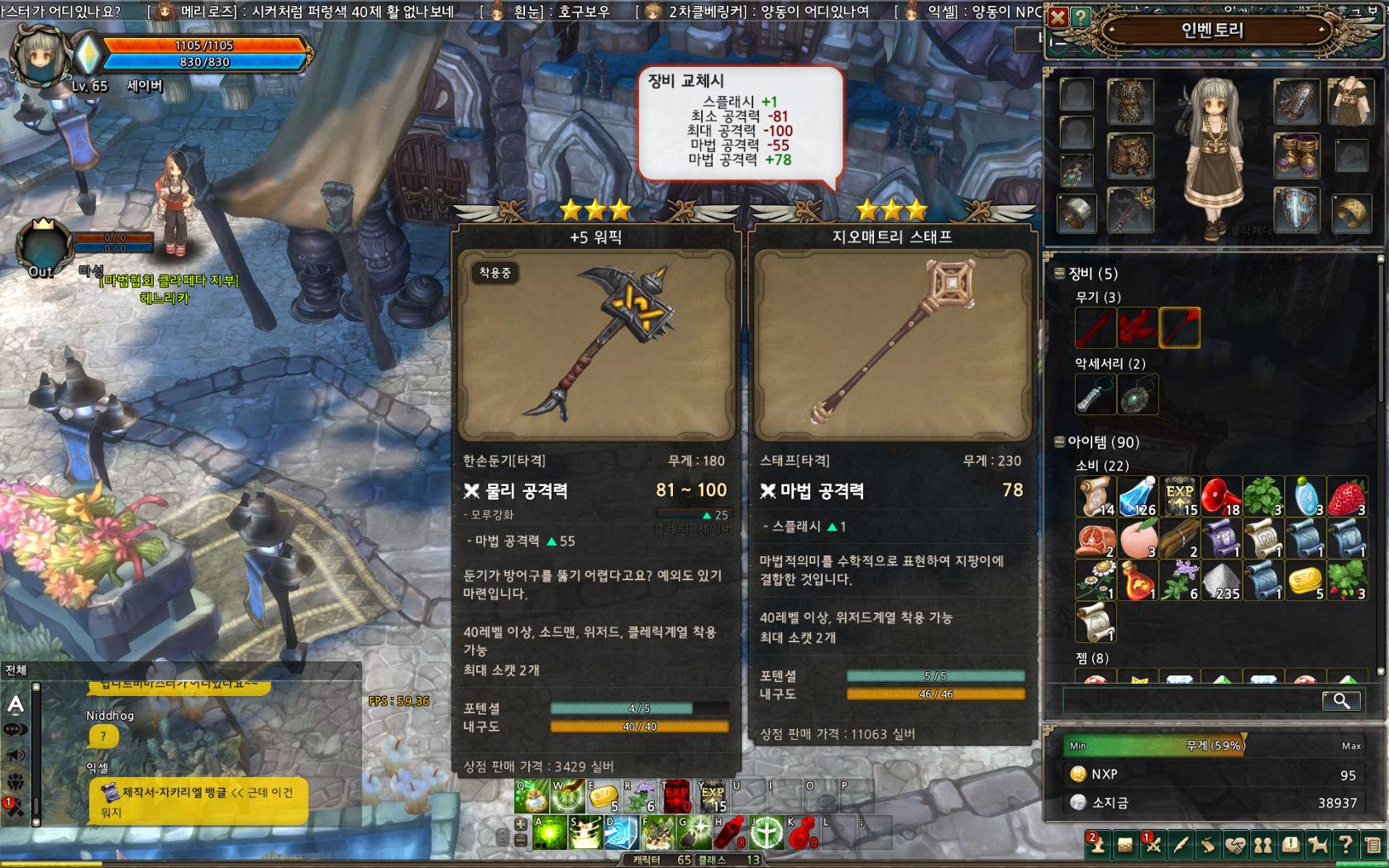Activate the green cross skill on hotkey J

(x=766, y=832)
